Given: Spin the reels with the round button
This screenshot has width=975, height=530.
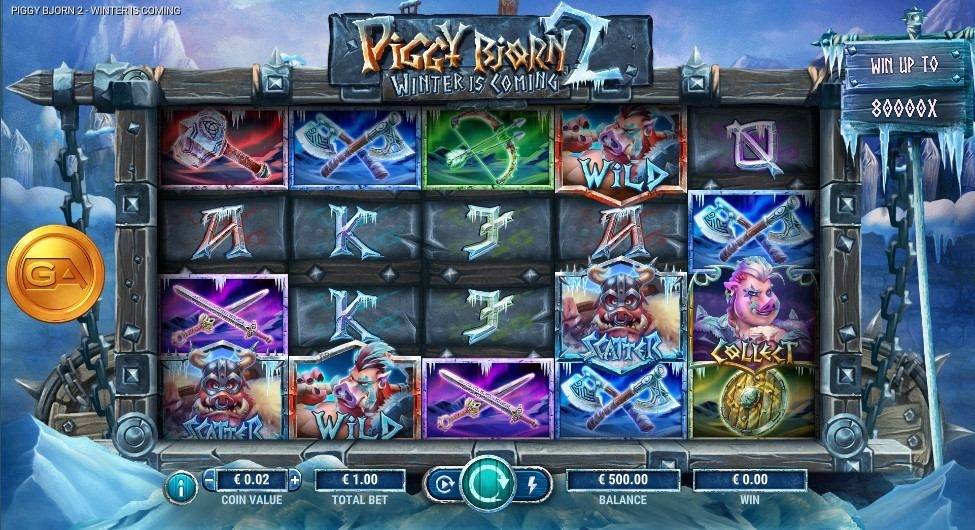Looking at the screenshot, I should point(487,483).
